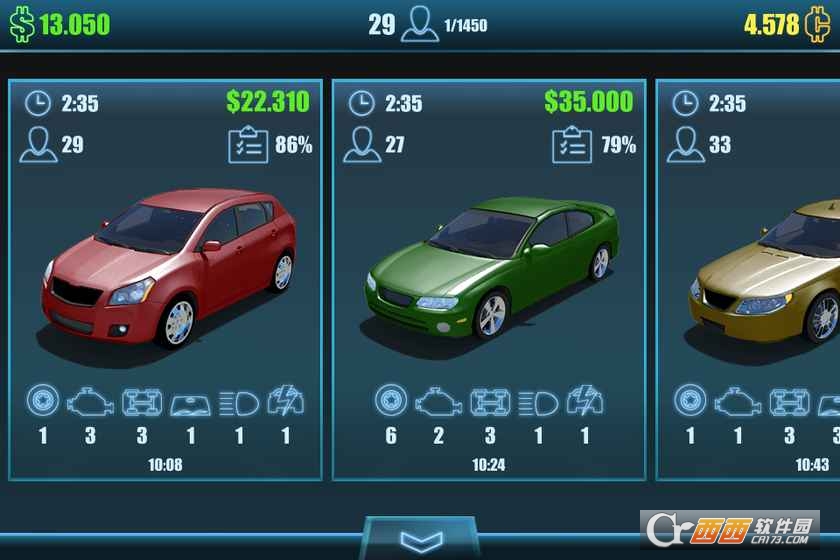Image resolution: width=840 pixels, height=560 pixels.
Task: Tap the green dollar cash icon
Action: [x=22, y=25]
